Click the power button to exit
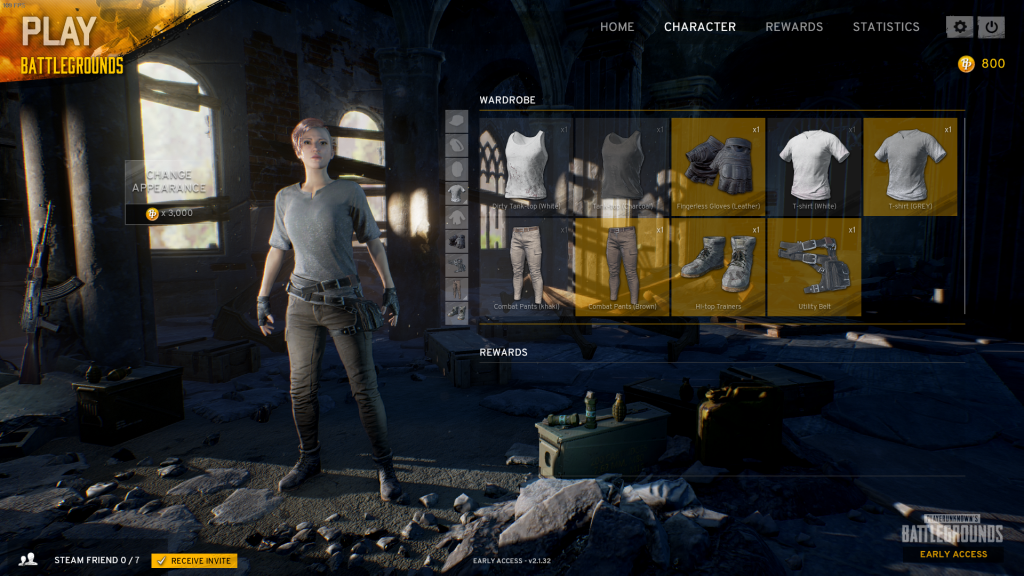This screenshot has width=1024, height=576. click(x=991, y=27)
